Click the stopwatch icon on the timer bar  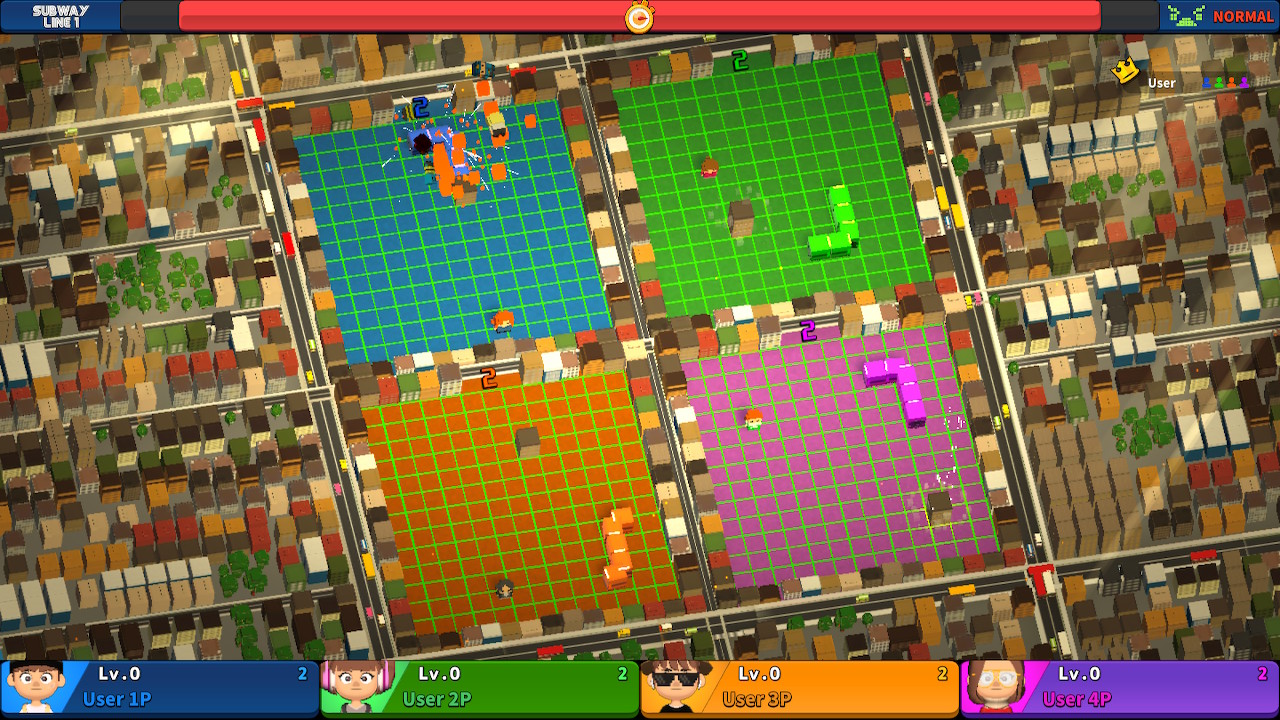point(639,16)
